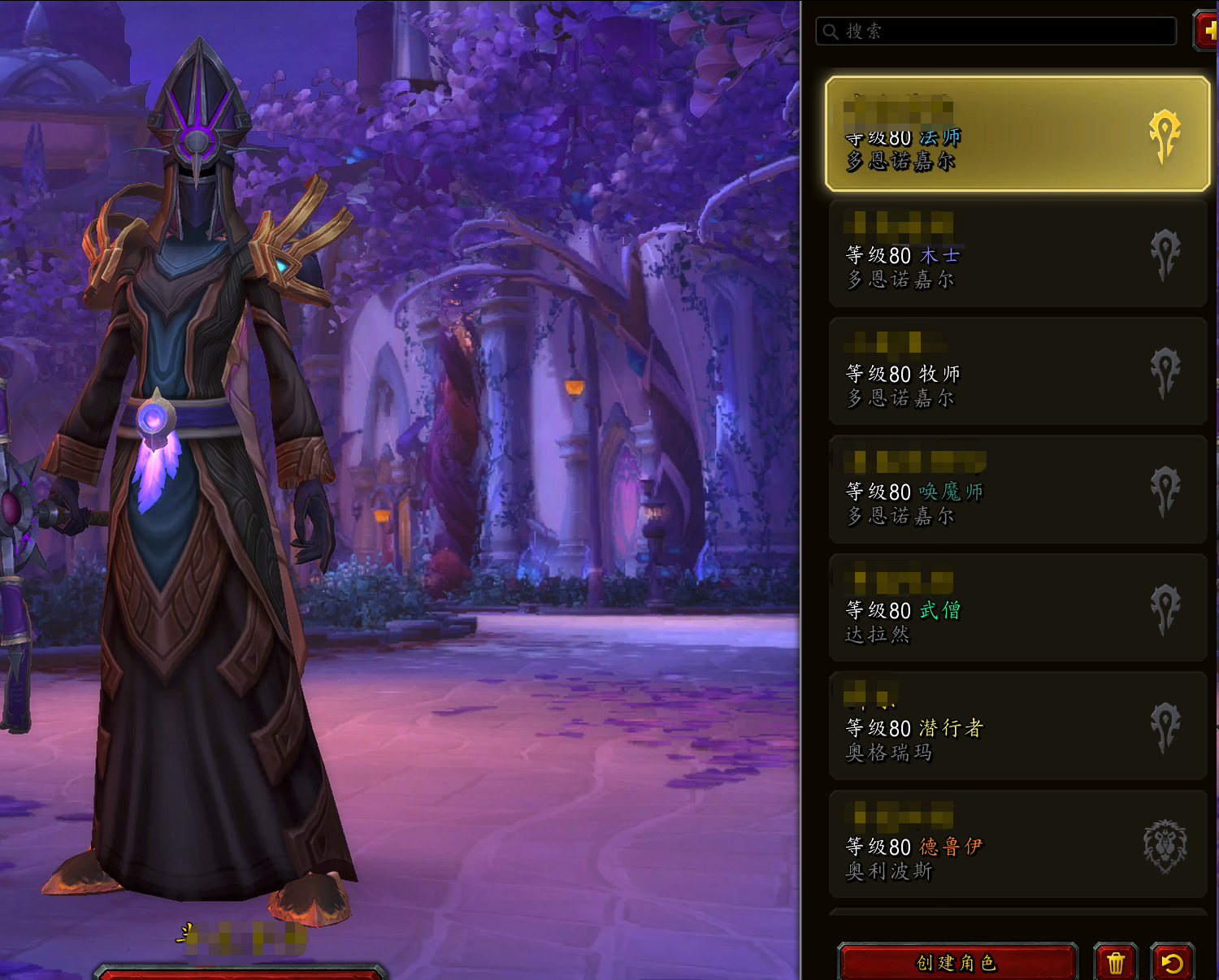
Task: Choose the level 80 Rogue (潜行者) character
Action: 1017,727
